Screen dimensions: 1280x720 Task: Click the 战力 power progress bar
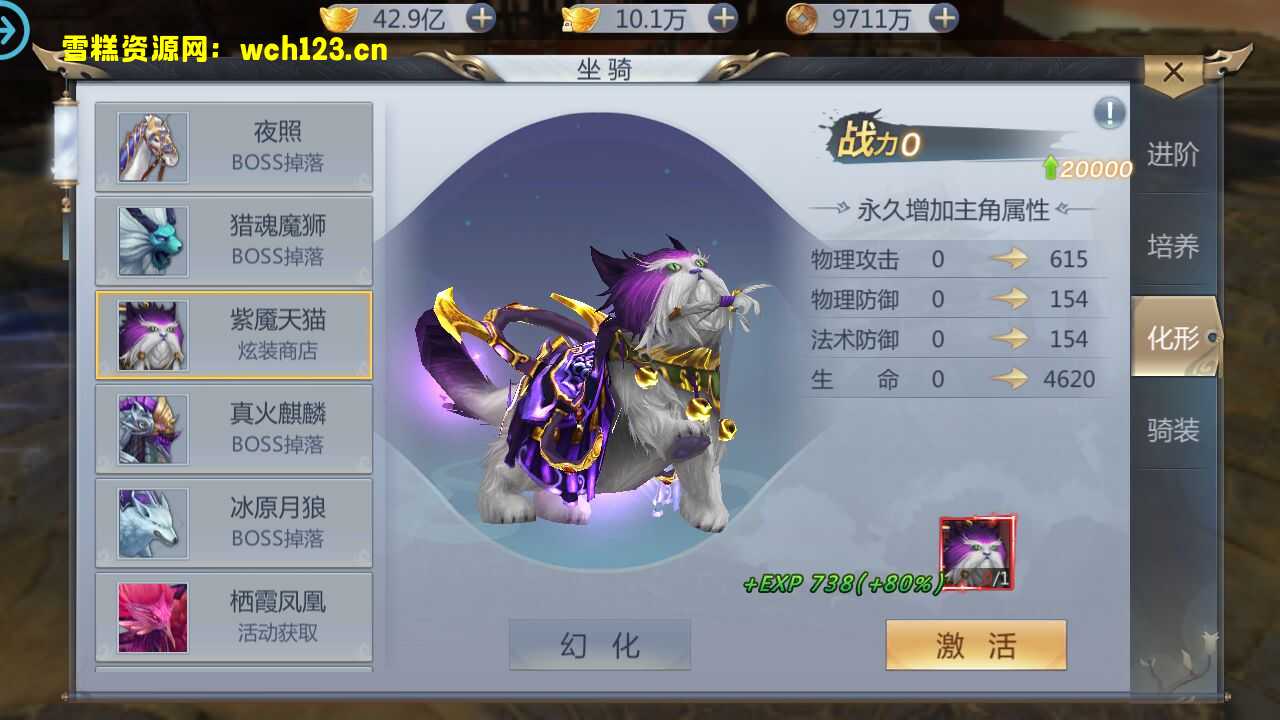[x=950, y=143]
